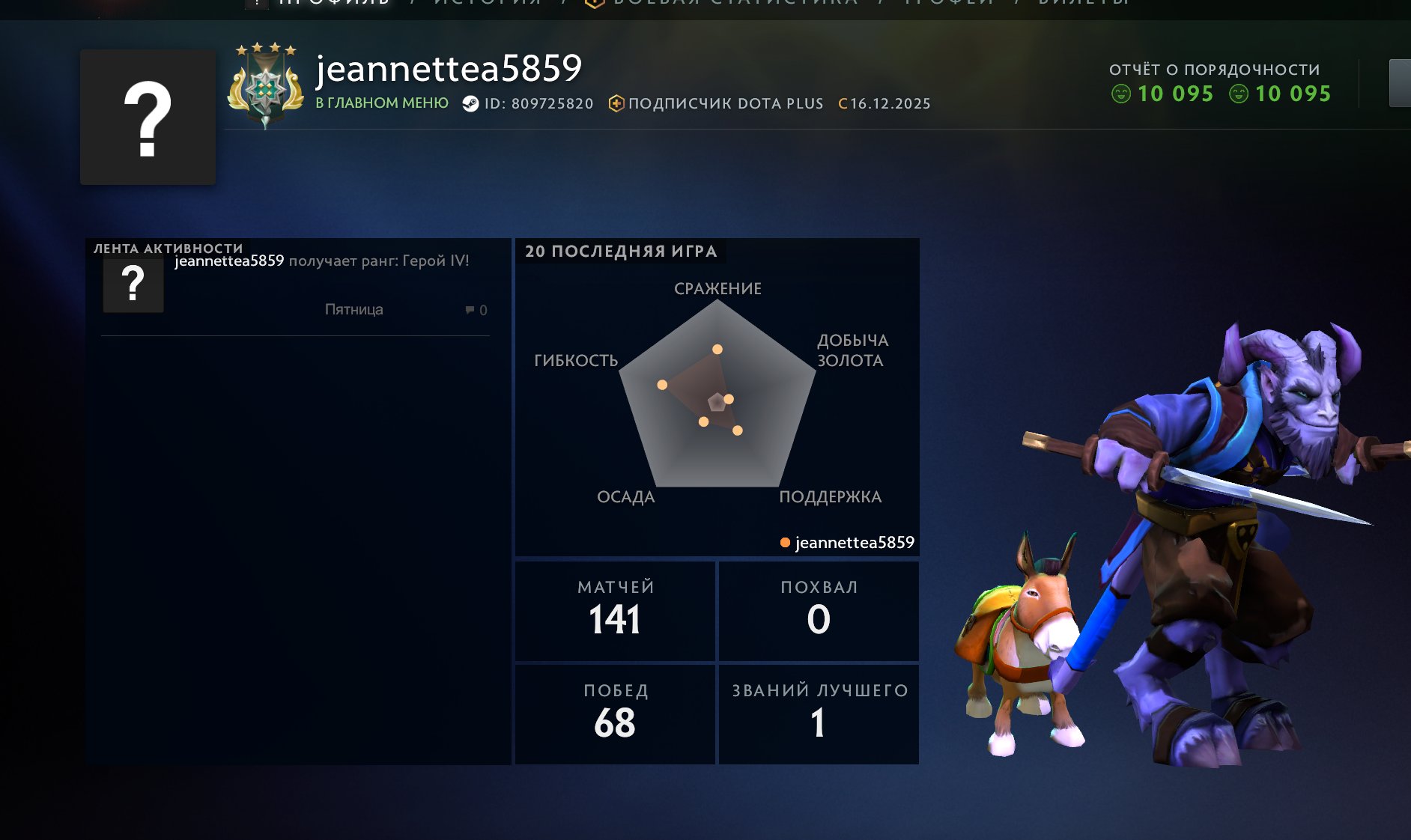Open the Steam ID icon beside 809725820
Image resolution: width=1411 pixels, height=840 pixels.
pyautogui.click(x=472, y=103)
